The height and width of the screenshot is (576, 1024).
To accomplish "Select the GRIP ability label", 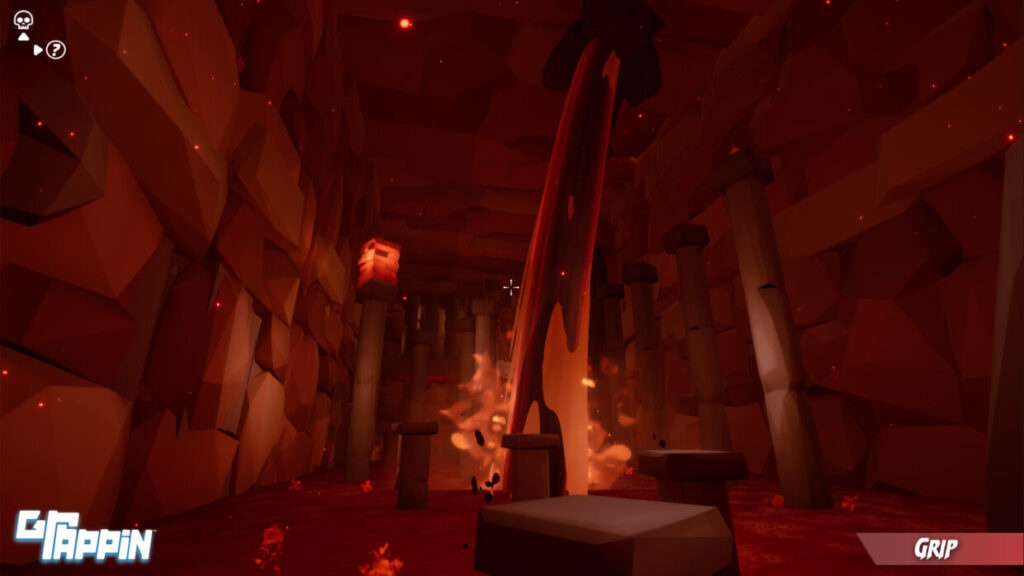I will pos(937,548).
